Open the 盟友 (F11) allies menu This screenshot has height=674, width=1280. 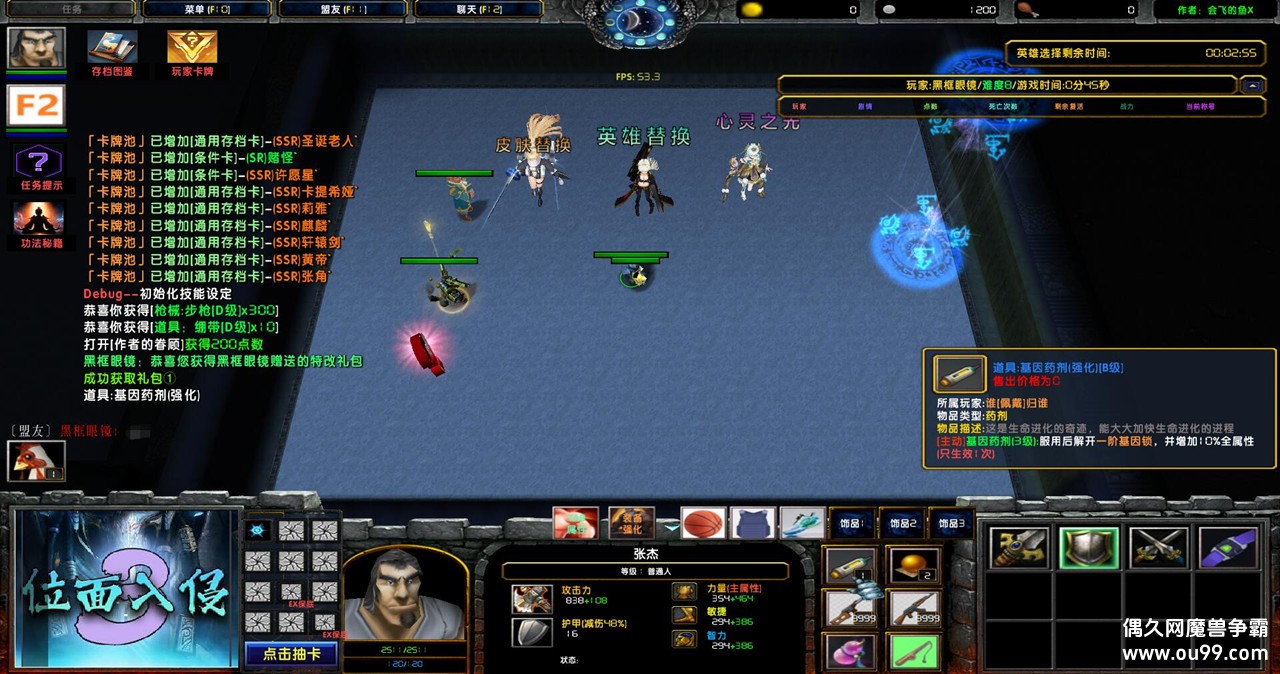(x=342, y=9)
